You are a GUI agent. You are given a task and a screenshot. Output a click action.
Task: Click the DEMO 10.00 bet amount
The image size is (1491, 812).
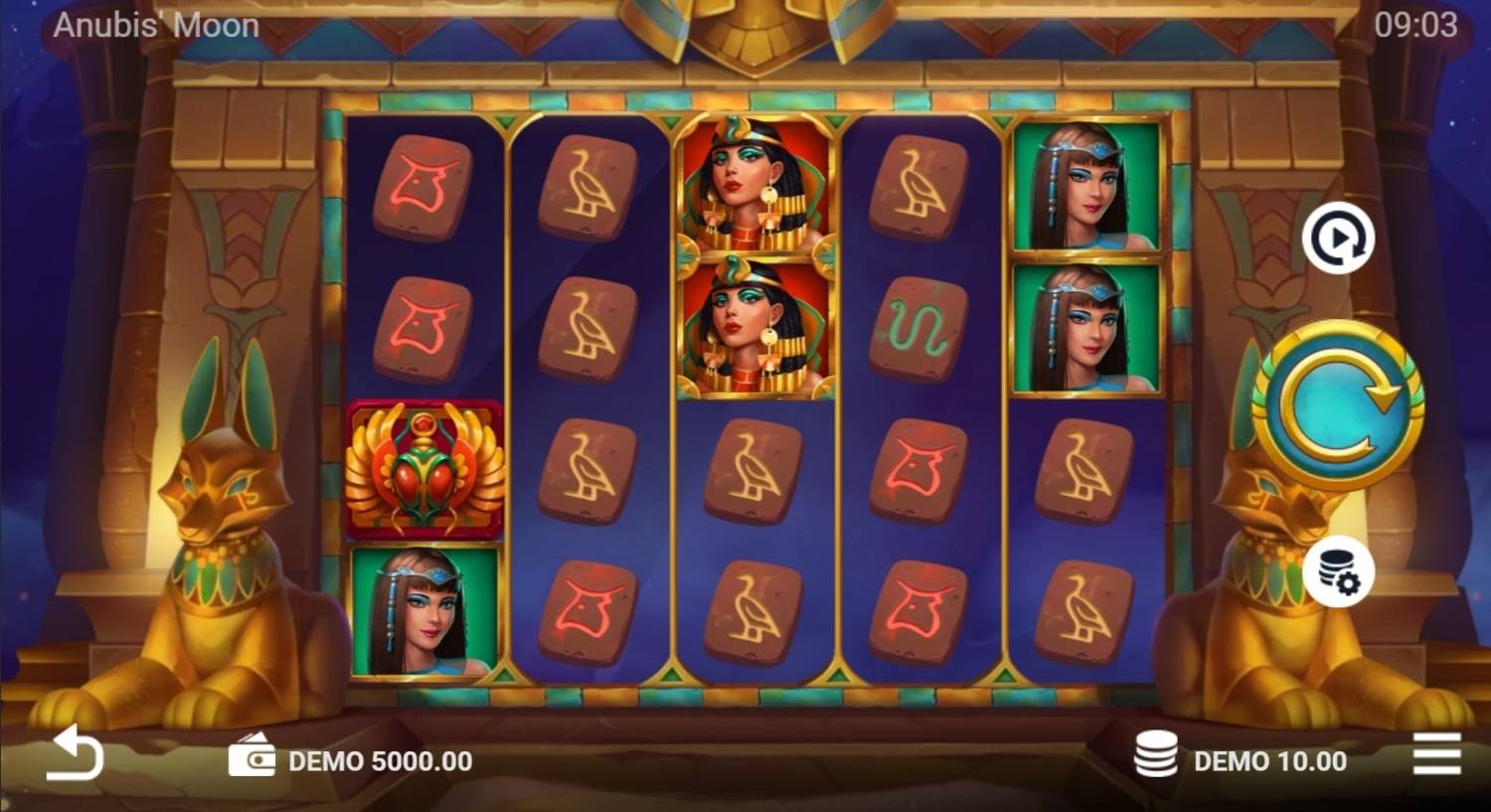point(1268,761)
